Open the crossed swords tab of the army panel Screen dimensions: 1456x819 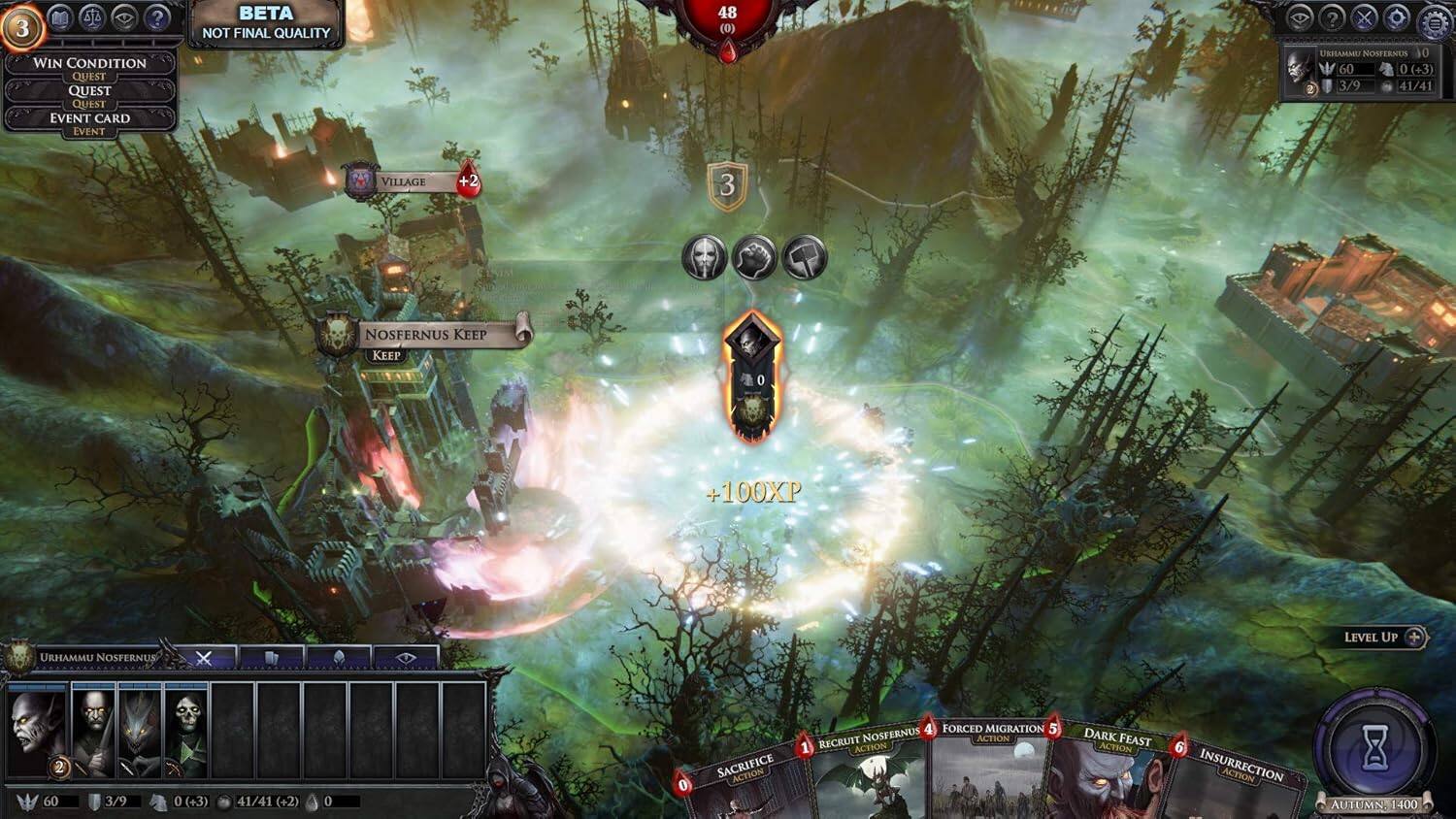tap(205, 659)
